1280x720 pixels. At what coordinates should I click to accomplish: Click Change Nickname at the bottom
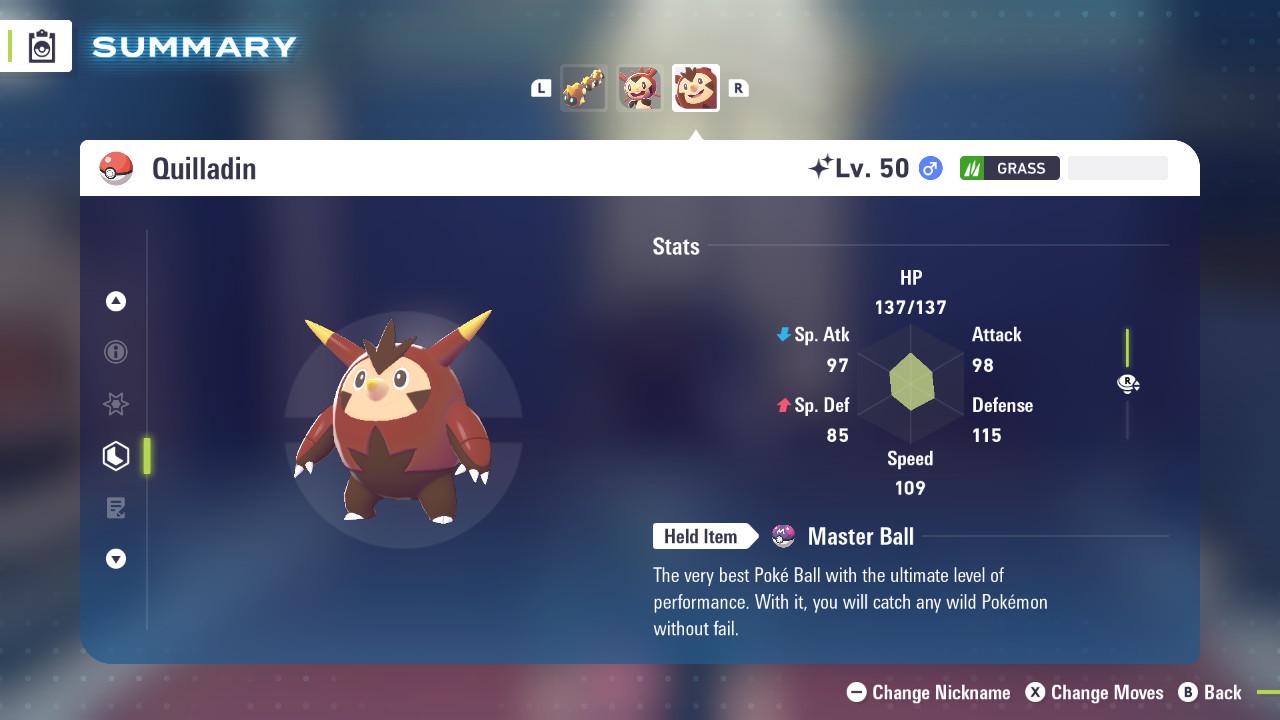pos(927,692)
